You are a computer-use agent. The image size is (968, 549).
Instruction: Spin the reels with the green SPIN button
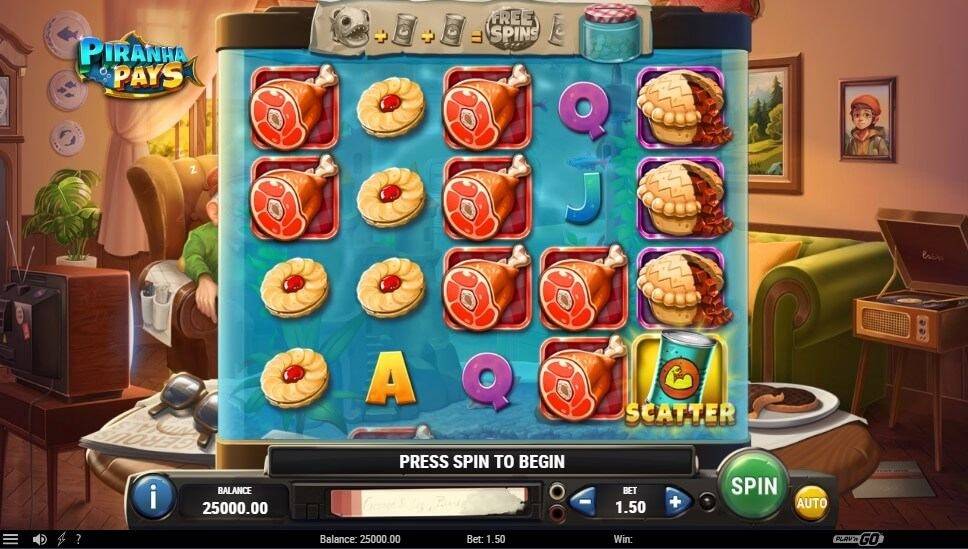753,487
